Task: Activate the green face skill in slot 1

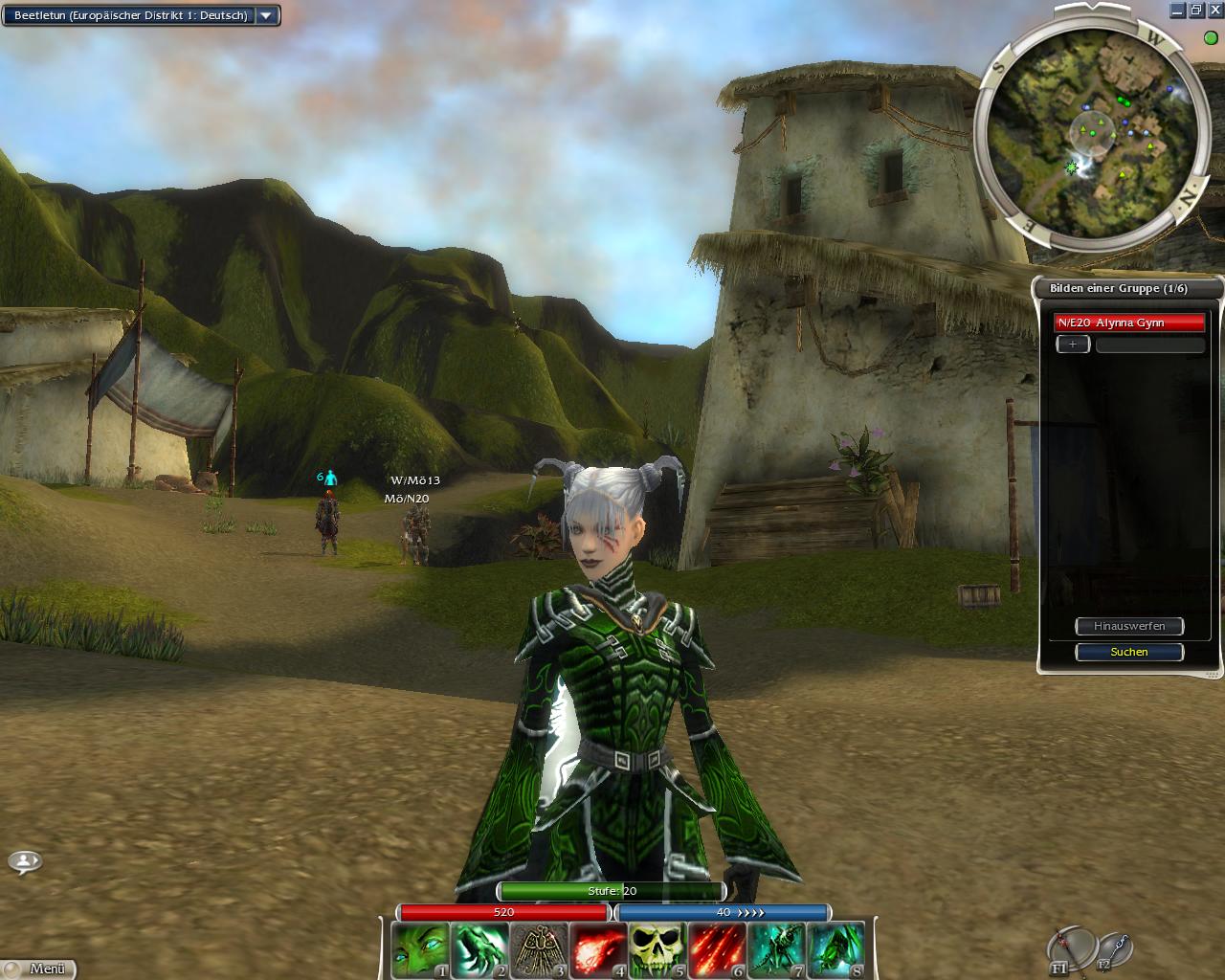Action: tap(419, 949)
